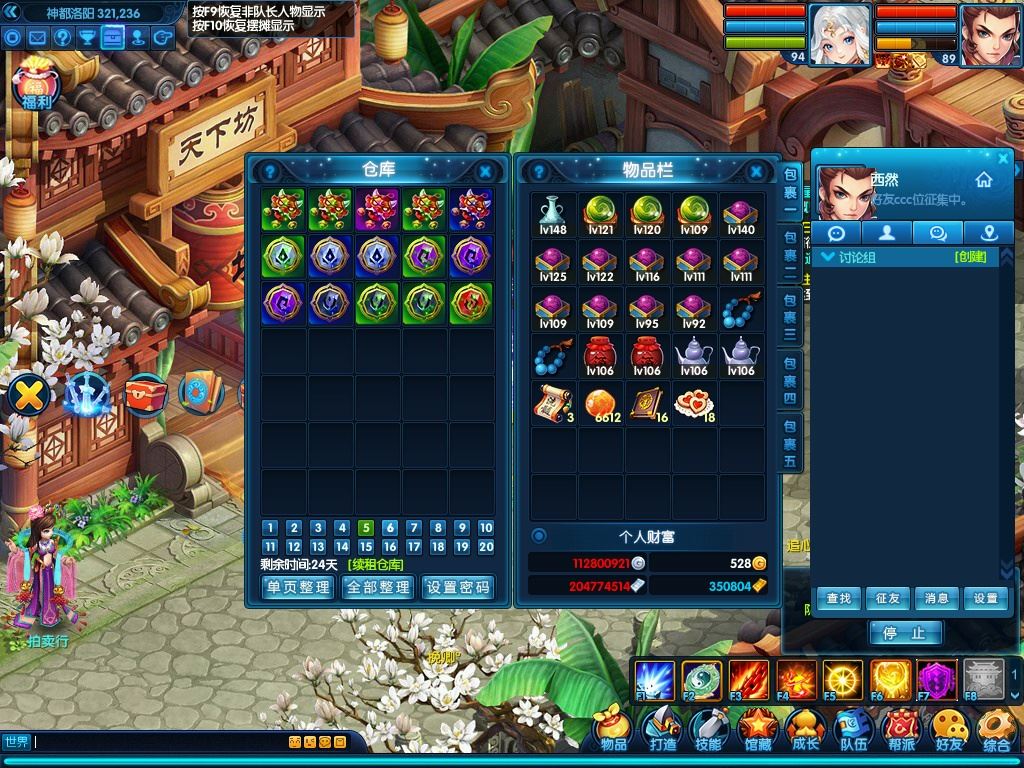Open the 打造 crafting menu
1024x768 pixels.
click(x=662, y=731)
